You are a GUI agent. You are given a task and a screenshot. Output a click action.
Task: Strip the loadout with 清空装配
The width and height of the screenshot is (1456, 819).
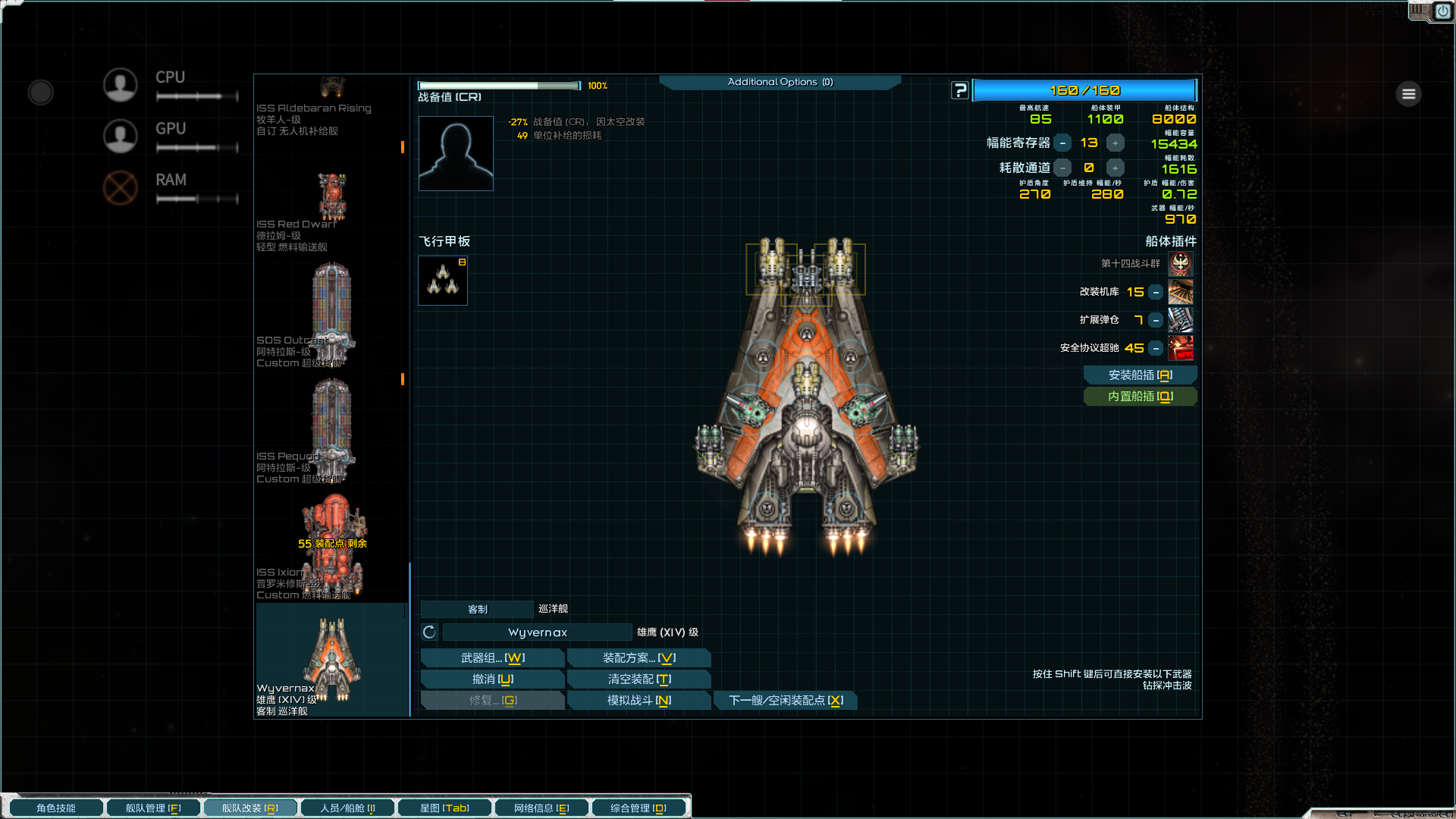639,679
